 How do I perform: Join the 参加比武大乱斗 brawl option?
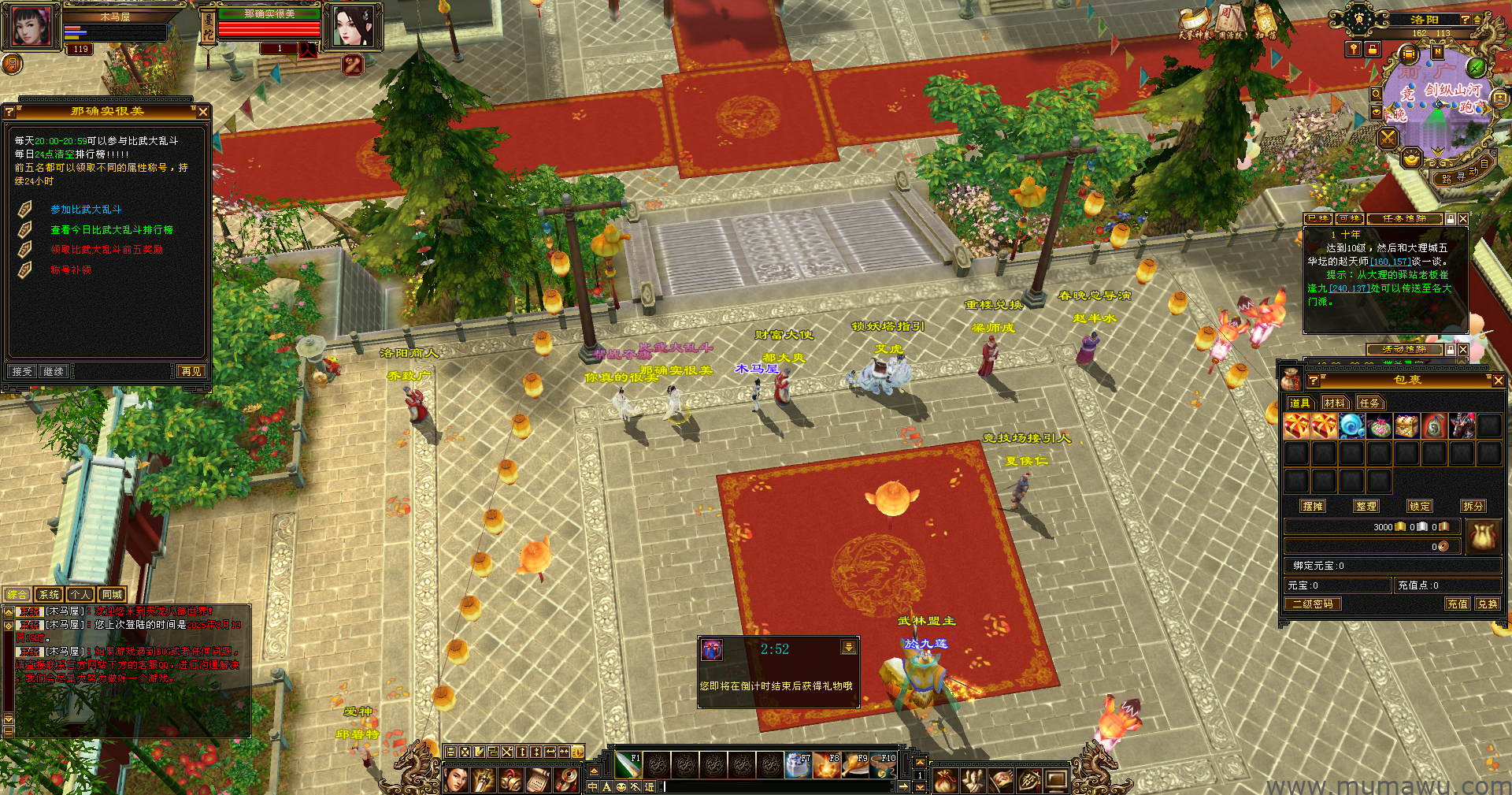pyautogui.click(x=86, y=210)
